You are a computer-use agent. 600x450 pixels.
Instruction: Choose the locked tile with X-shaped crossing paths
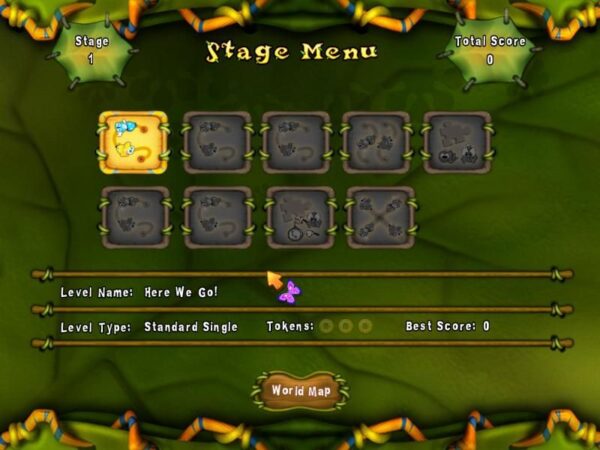(380, 217)
